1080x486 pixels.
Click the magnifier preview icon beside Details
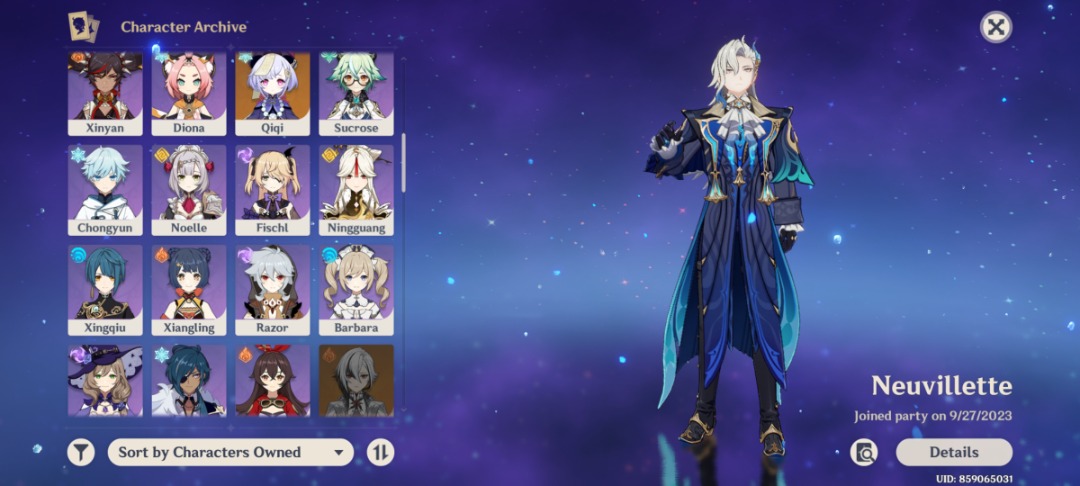point(864,453)
